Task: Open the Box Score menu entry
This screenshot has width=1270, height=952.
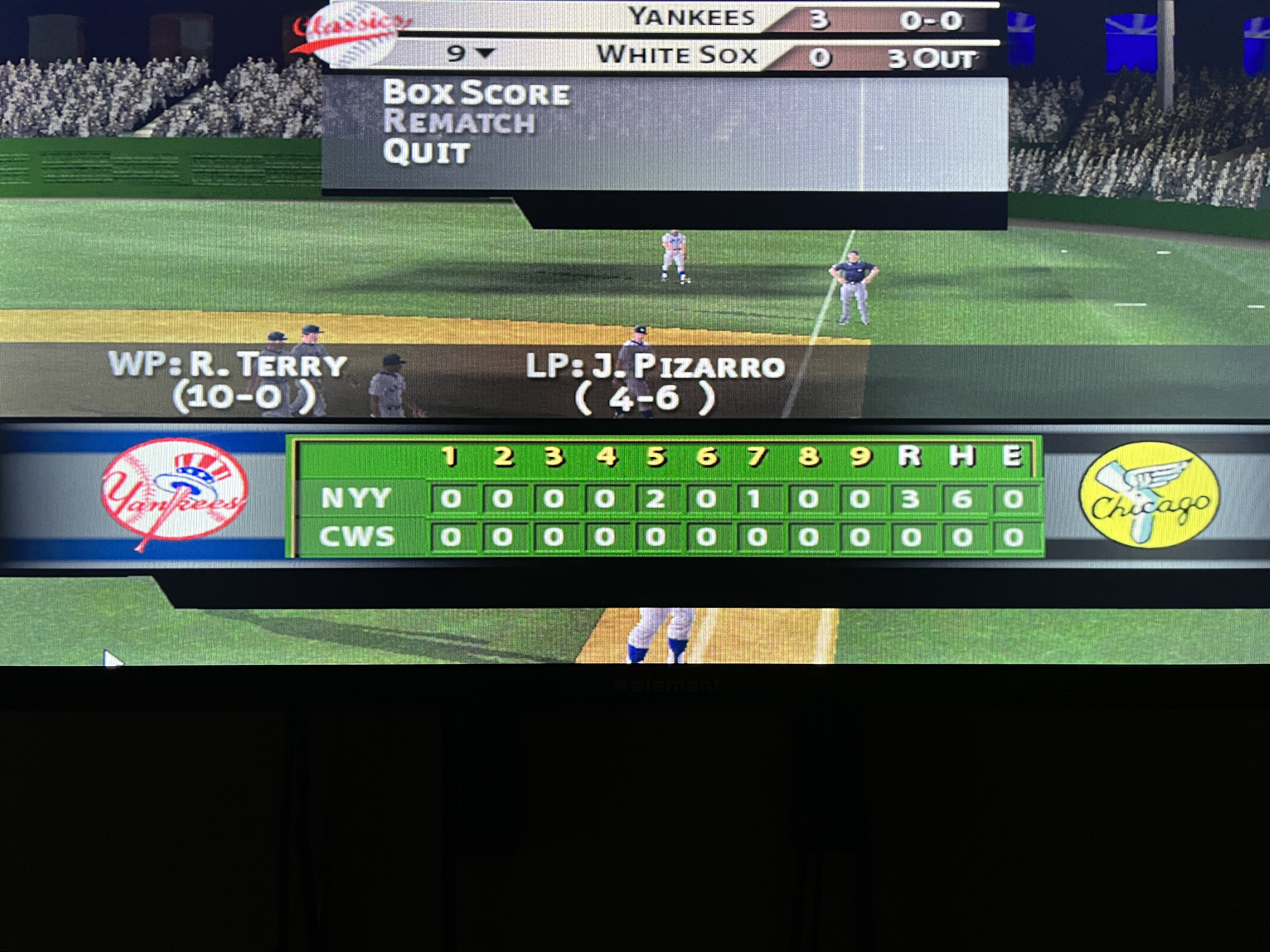Action: pyautogui.click(x=476, y=93)
